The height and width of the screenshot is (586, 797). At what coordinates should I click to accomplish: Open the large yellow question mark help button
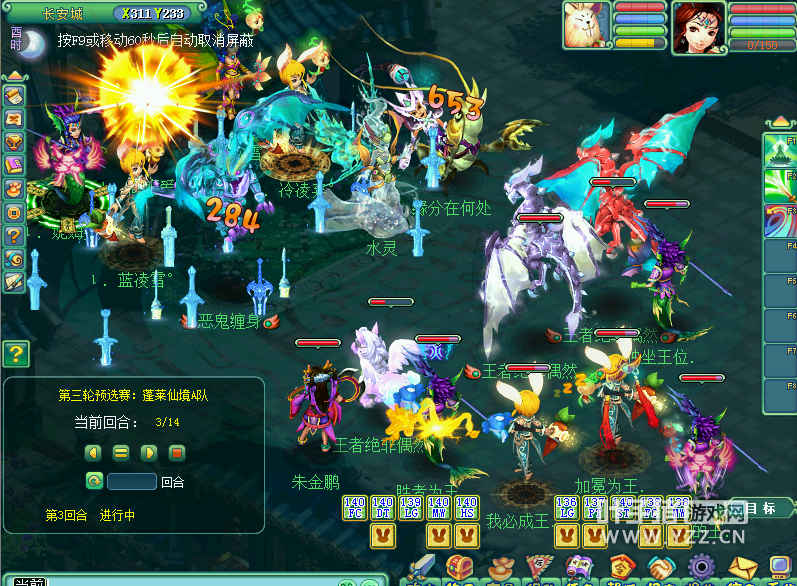coord(15,353)
